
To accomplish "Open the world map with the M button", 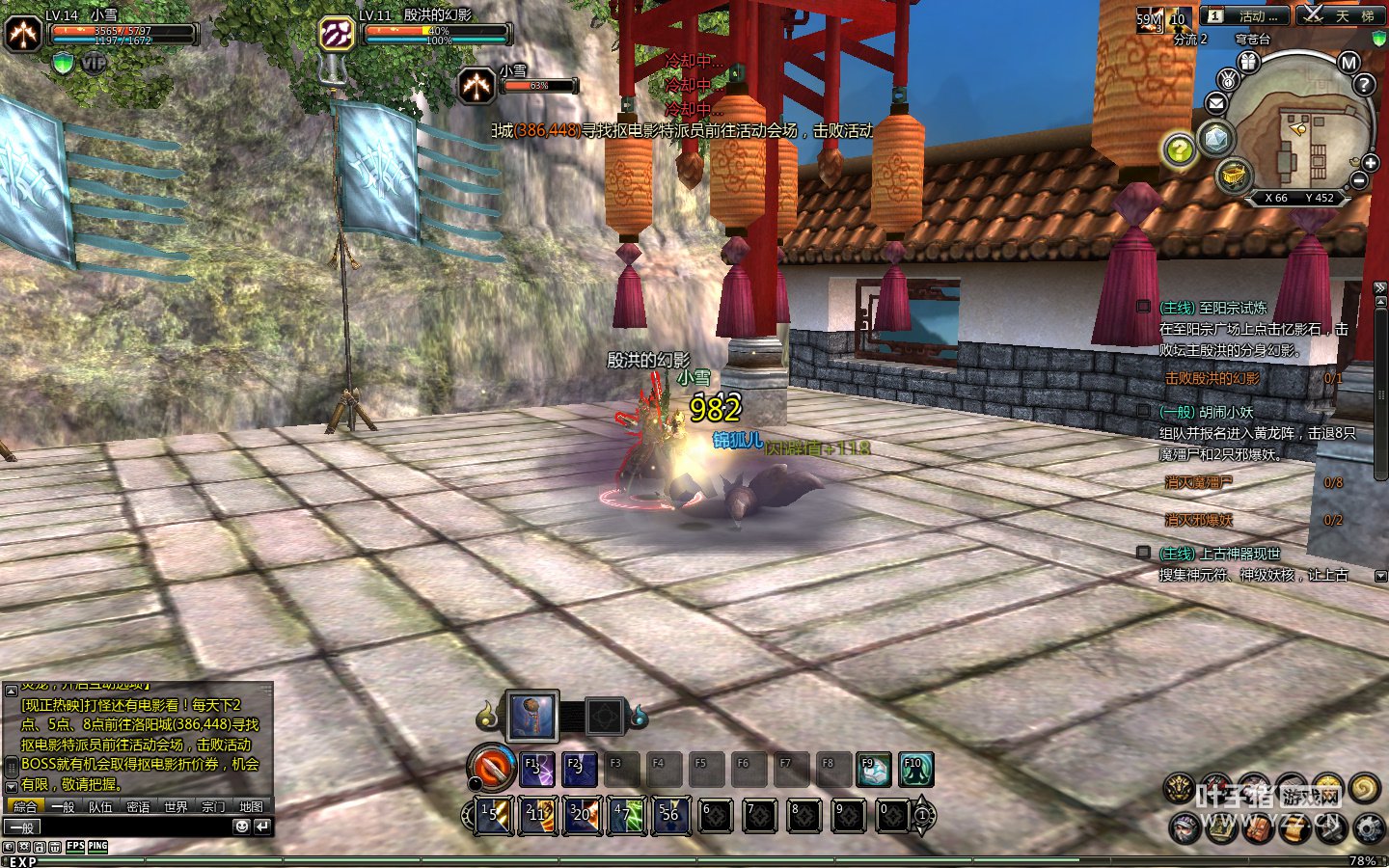I will (1348, 63).
